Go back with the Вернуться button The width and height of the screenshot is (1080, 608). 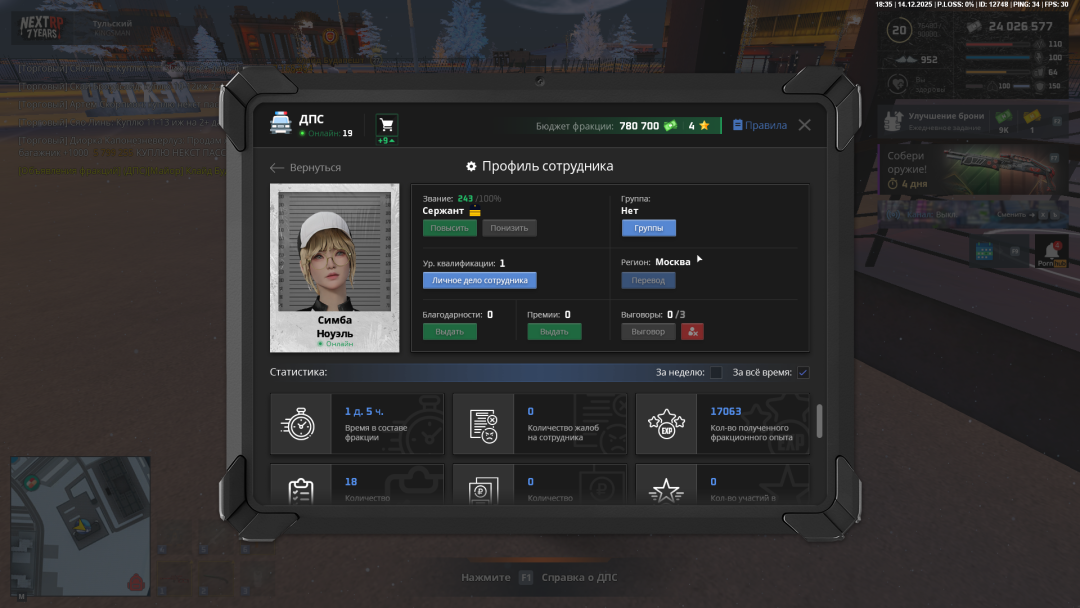tap(306, 167)
